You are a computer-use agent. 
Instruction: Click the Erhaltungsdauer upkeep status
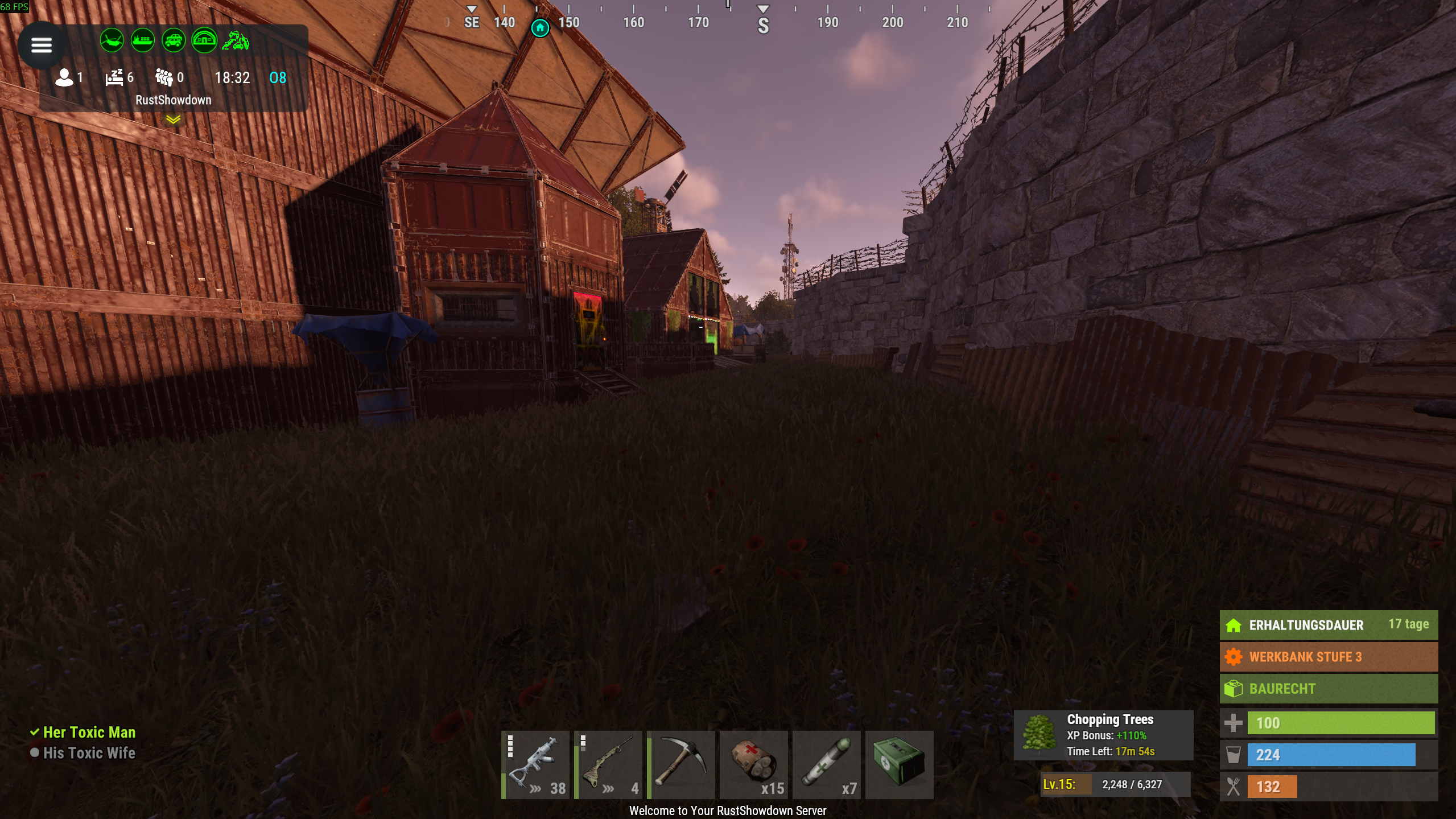(1328, 625)
